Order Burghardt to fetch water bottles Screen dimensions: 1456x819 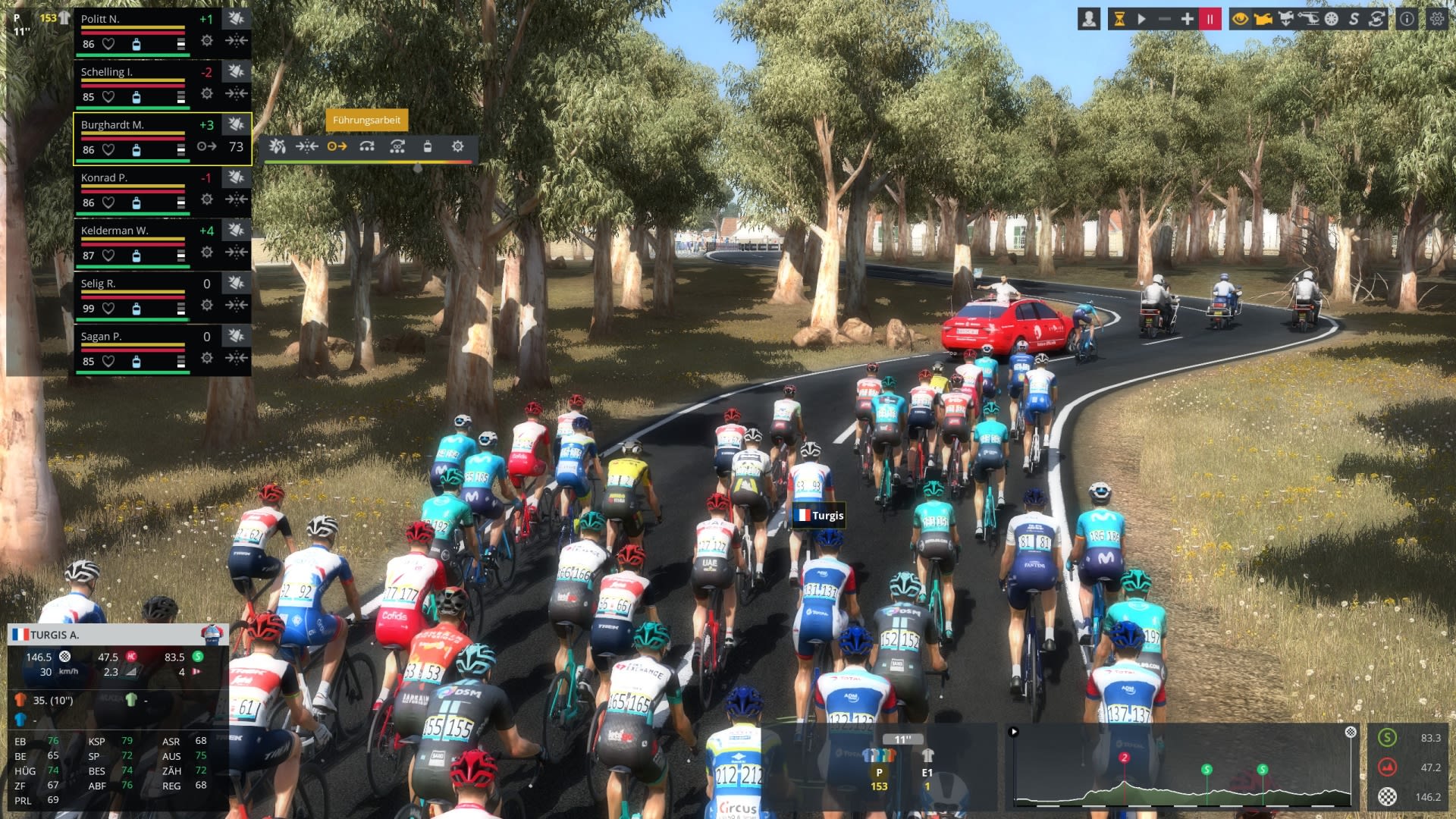click(x=427, y=146)
